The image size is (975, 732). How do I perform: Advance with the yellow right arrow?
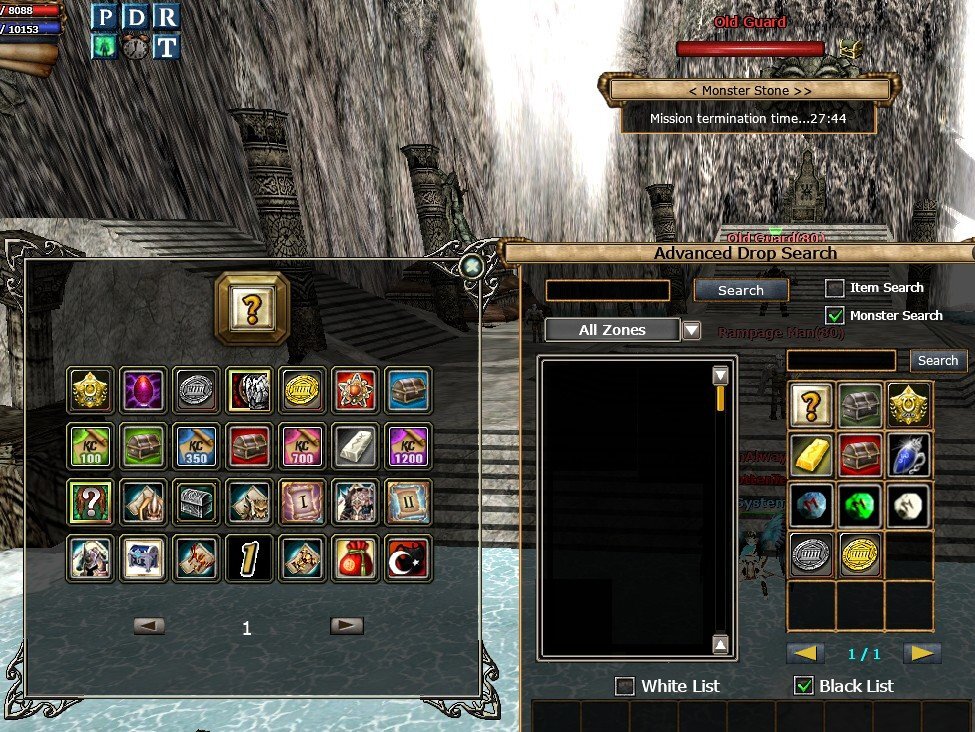click(x=922, y=654)
